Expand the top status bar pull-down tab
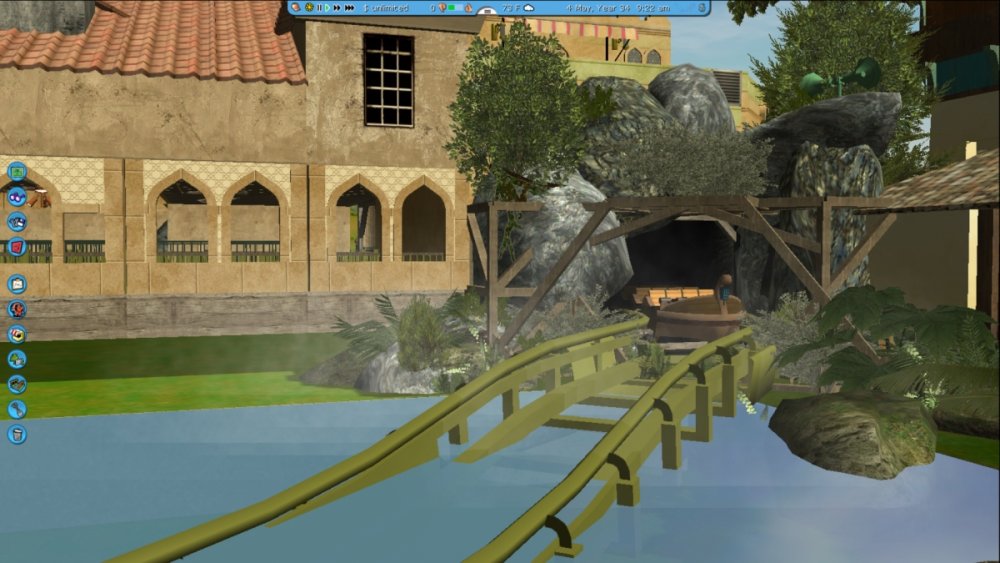Screen dimensions: 1000x563 pyautogui.click(x=487, y=12)
